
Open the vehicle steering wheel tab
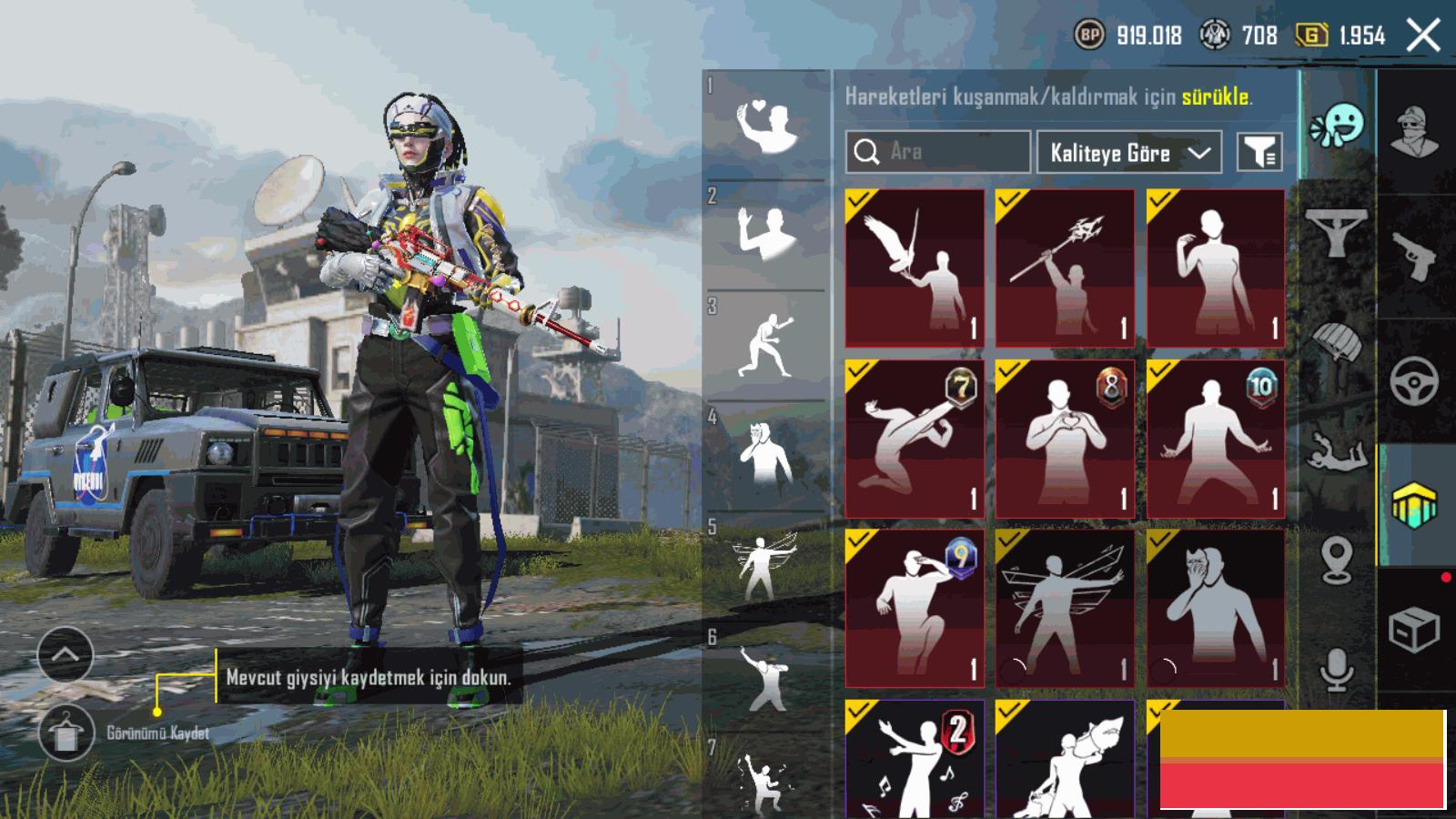click(1414, 380)
